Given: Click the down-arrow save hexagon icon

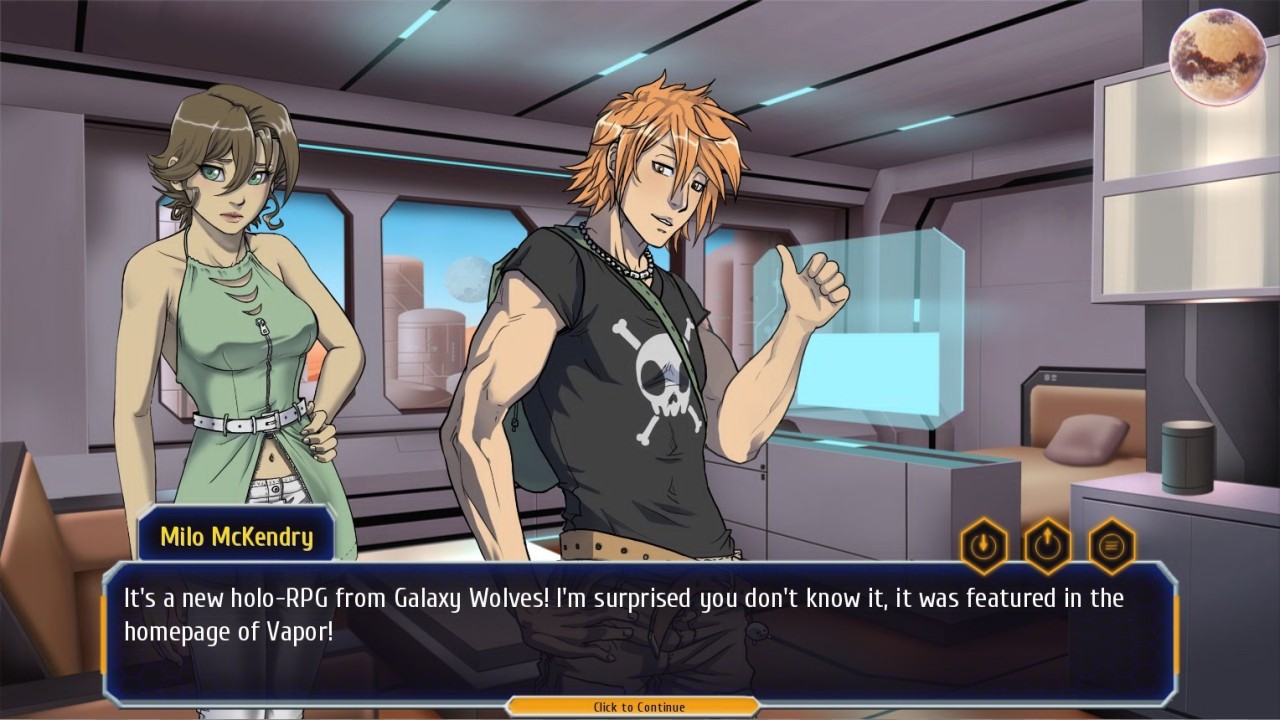Looking at the screenshot, I should (x=984, y=546).
